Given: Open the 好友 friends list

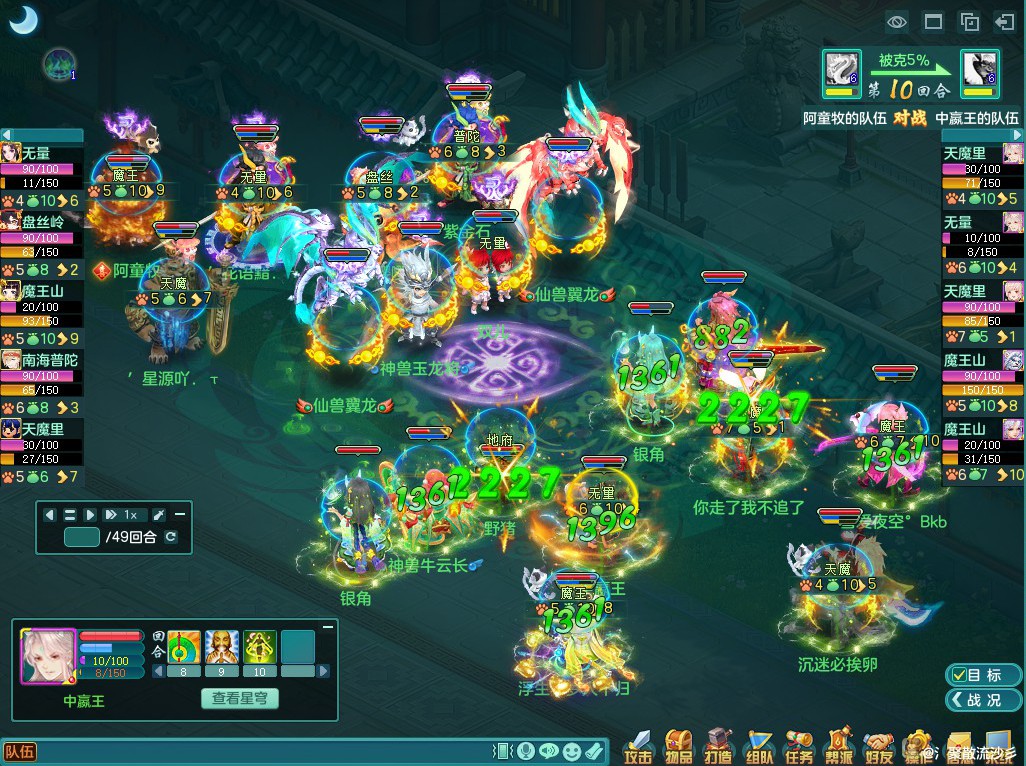Looking at the screenshot, I should [879, 746].
